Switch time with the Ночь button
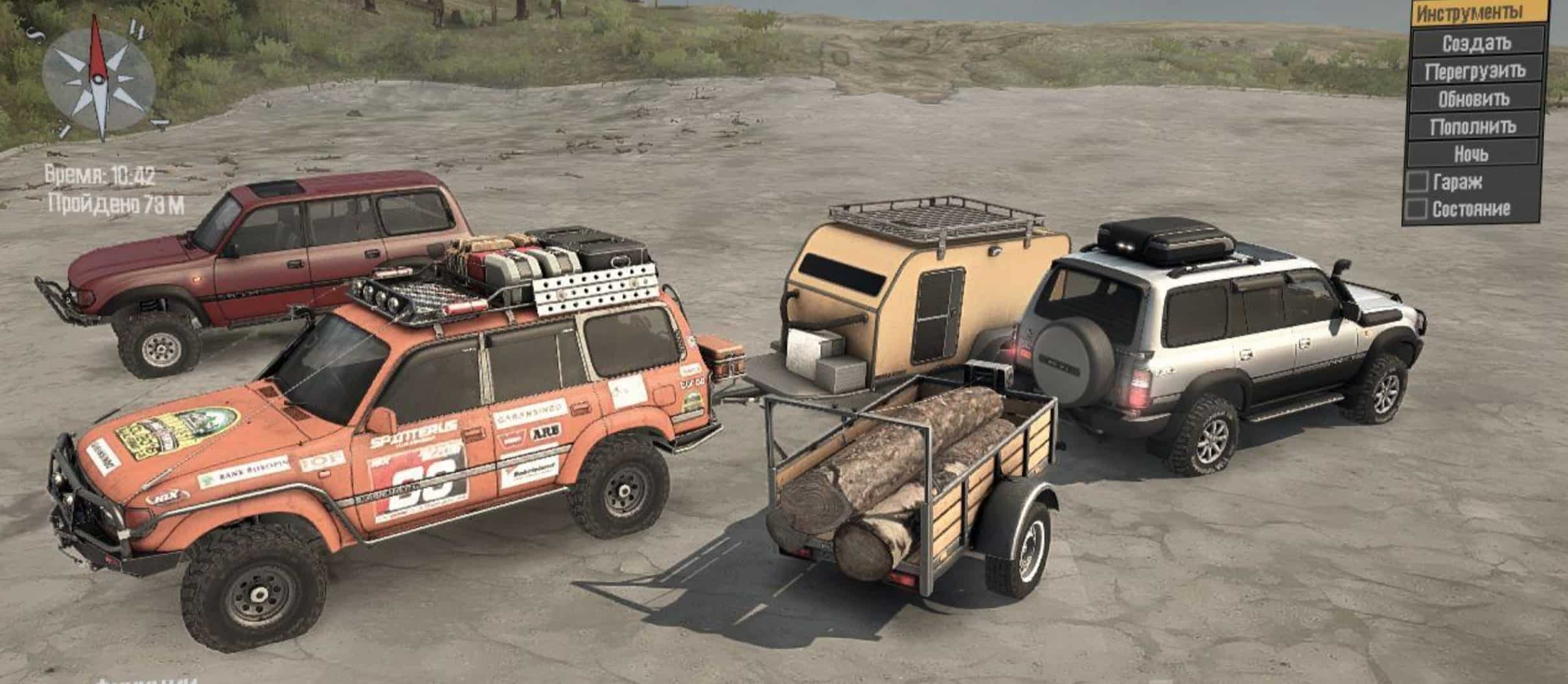The height and width of the screenshot is (684, 1568). coord(1471,154)
